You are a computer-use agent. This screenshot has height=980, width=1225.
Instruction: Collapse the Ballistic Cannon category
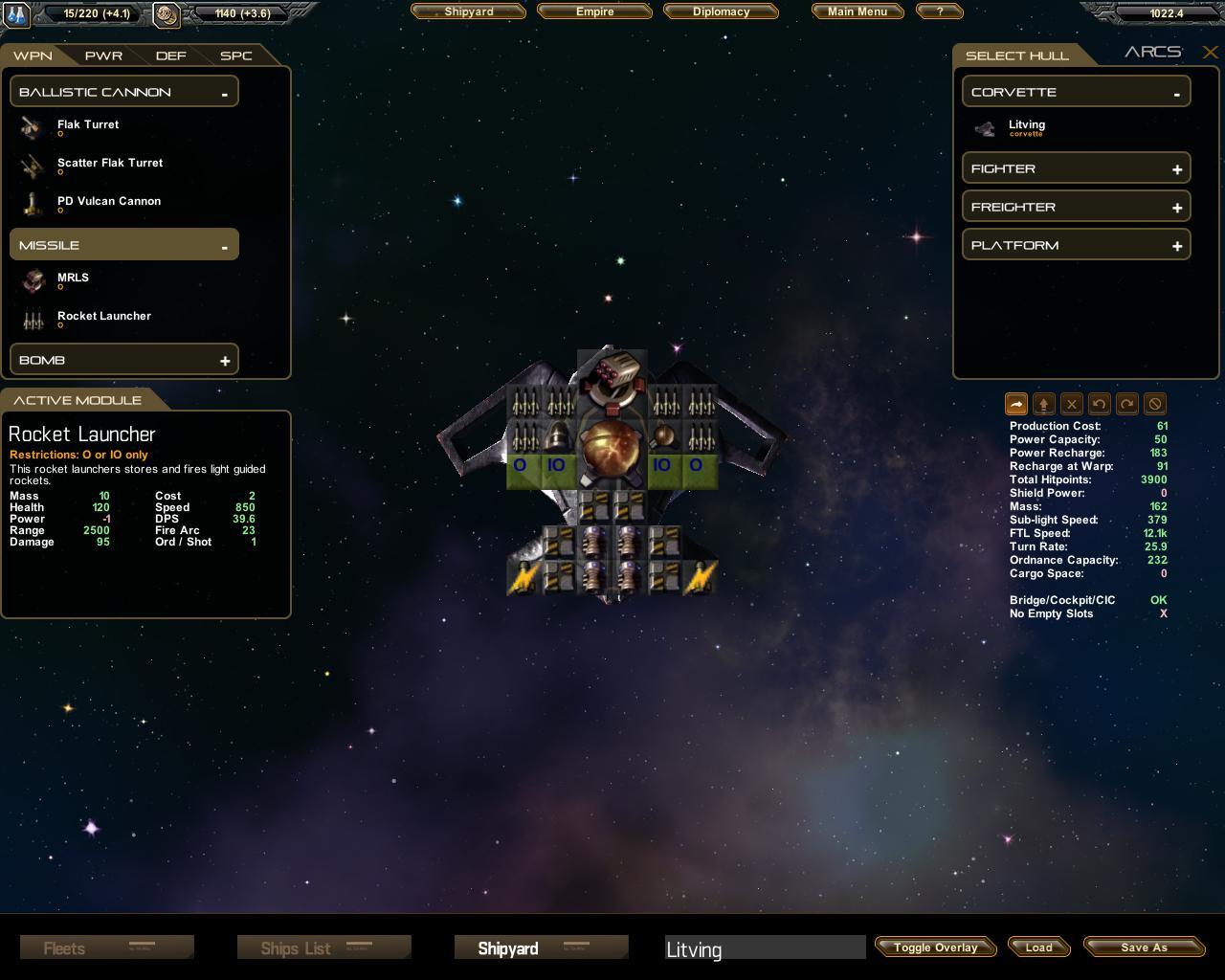pyautogui.click(x=224, y=93)
